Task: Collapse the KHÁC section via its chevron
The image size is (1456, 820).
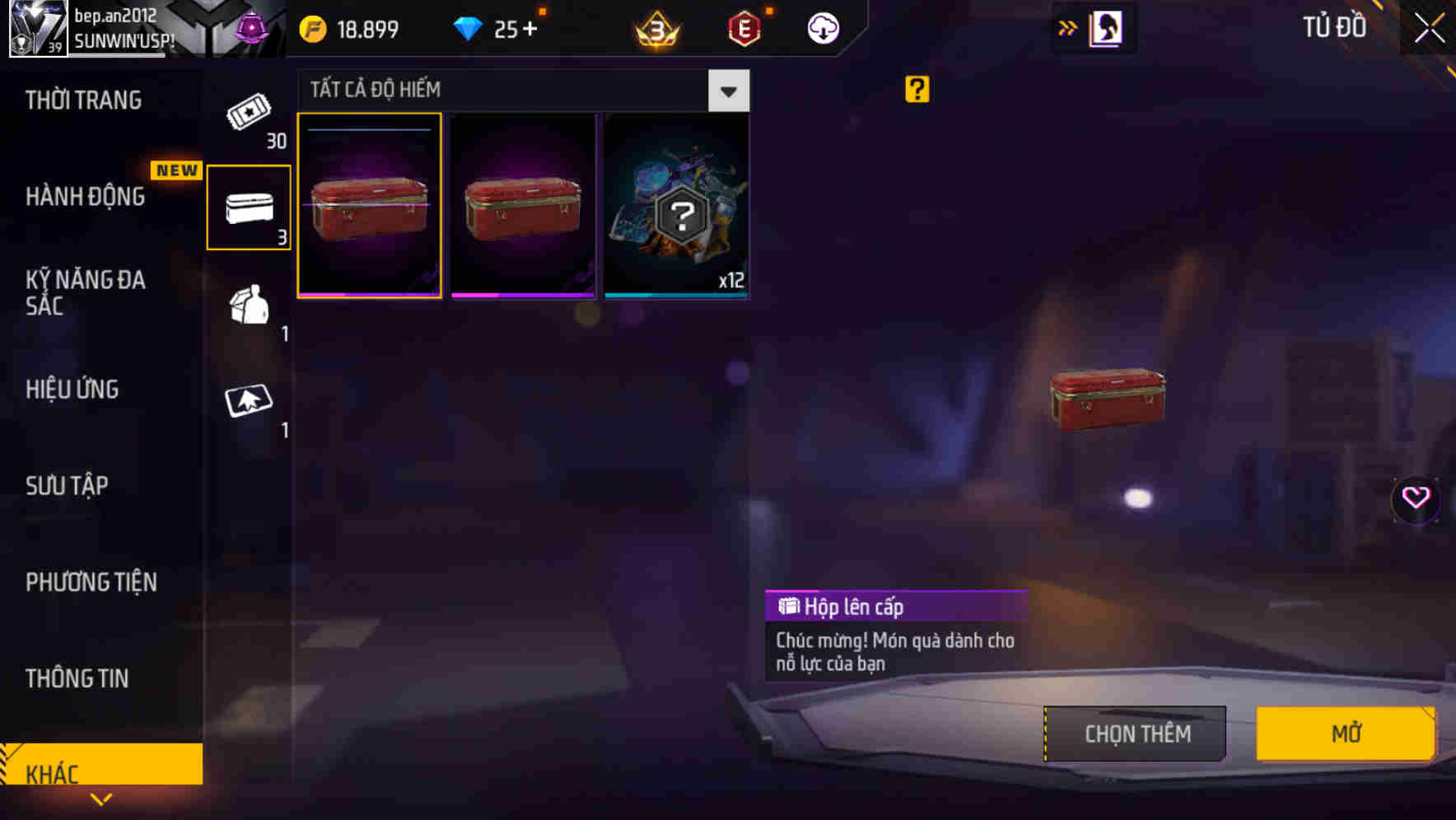Action: tap(102, 799)
